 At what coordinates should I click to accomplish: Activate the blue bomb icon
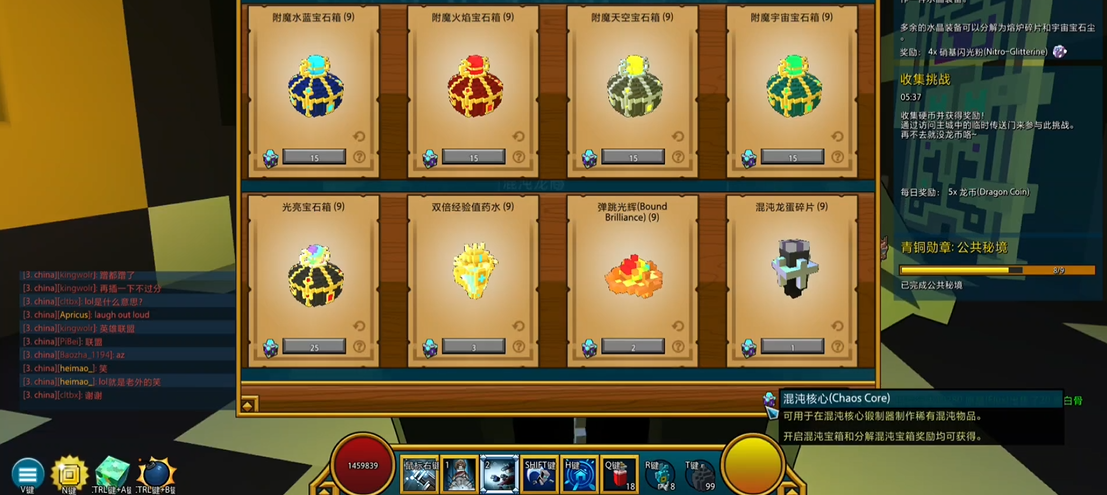(x=156, y=473)
